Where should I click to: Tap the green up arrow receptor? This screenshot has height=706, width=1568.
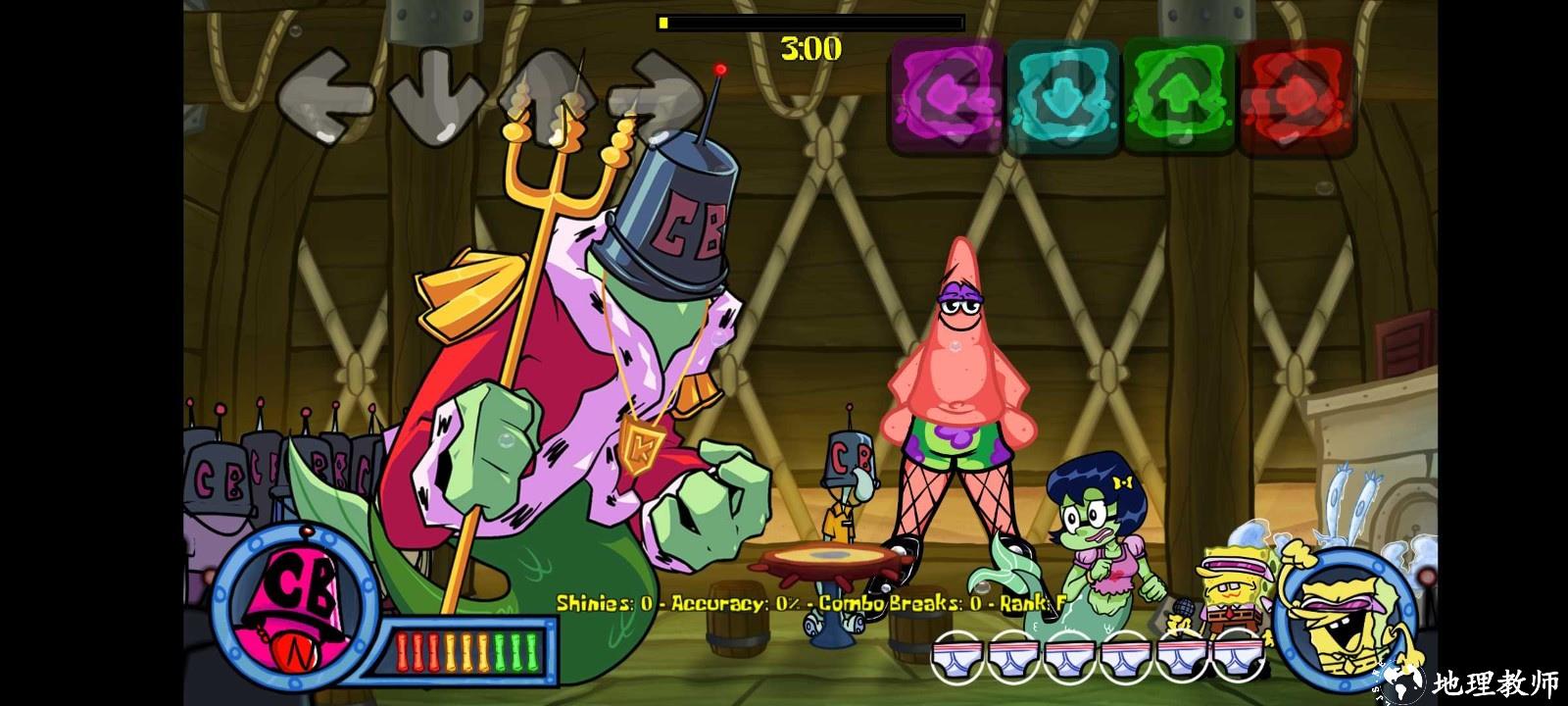(x=1178, y=97)
